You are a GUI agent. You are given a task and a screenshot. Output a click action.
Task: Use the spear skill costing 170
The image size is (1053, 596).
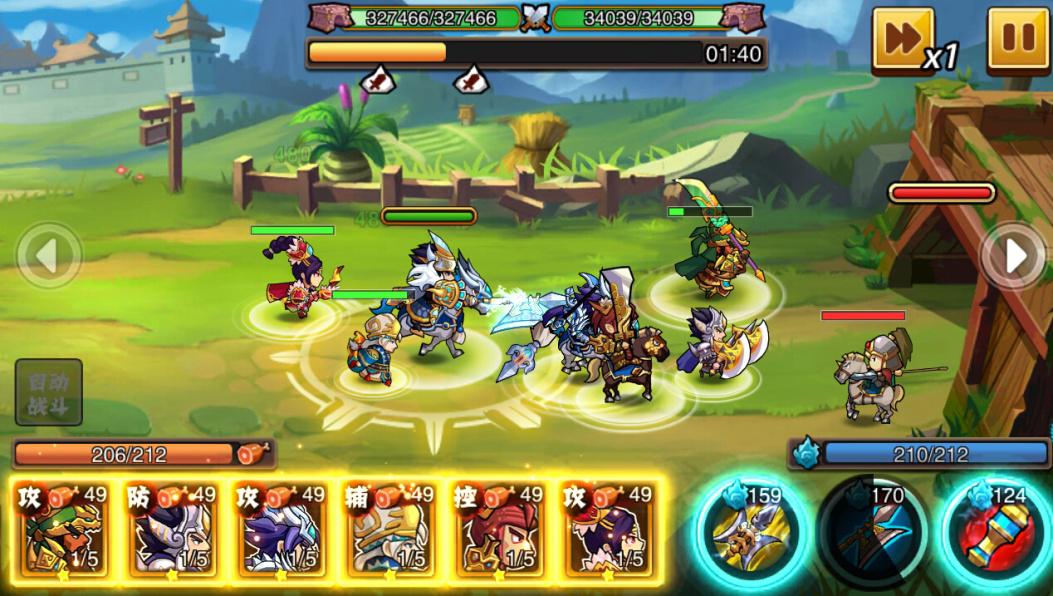click(x=870, y=531)
